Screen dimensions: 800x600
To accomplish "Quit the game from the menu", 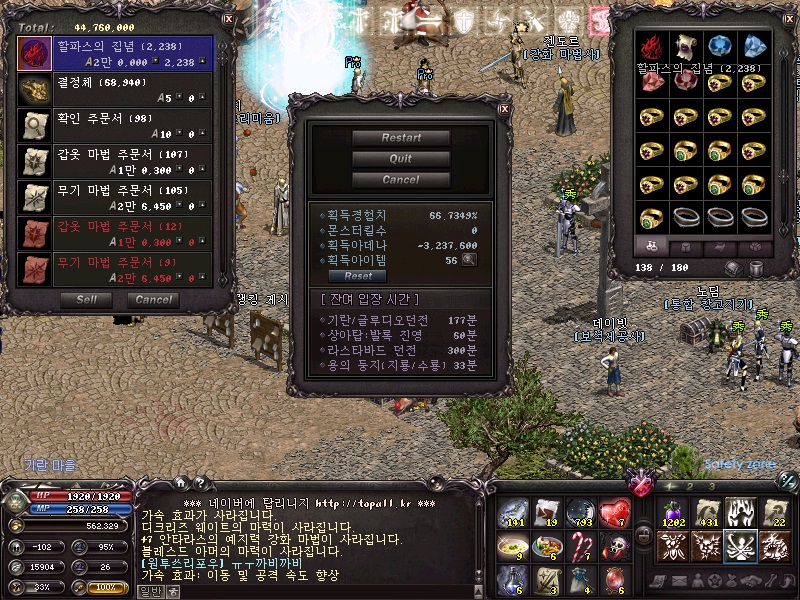I will (x=401, y=159).
